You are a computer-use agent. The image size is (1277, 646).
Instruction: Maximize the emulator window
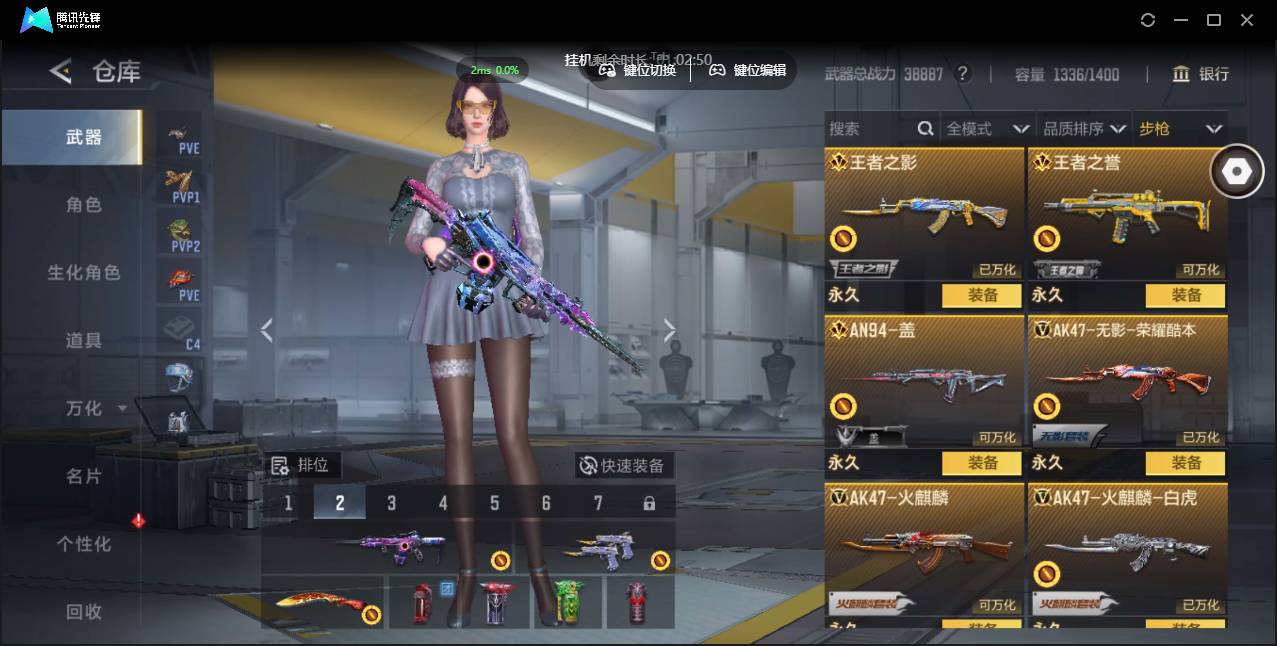1214,20
